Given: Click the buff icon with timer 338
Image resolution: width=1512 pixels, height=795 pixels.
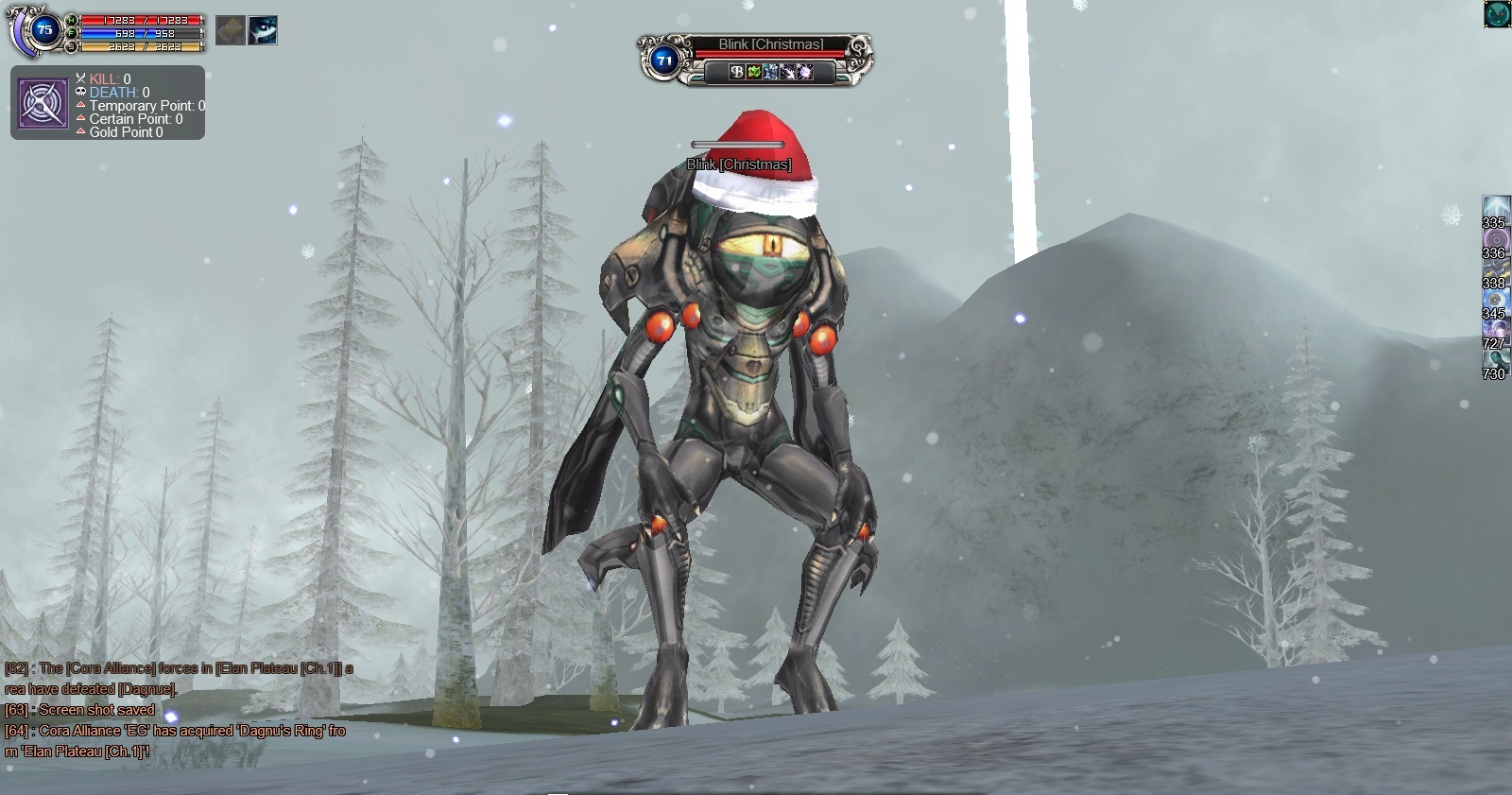Looking at the screenshot, I should [x=1495, y=269].
